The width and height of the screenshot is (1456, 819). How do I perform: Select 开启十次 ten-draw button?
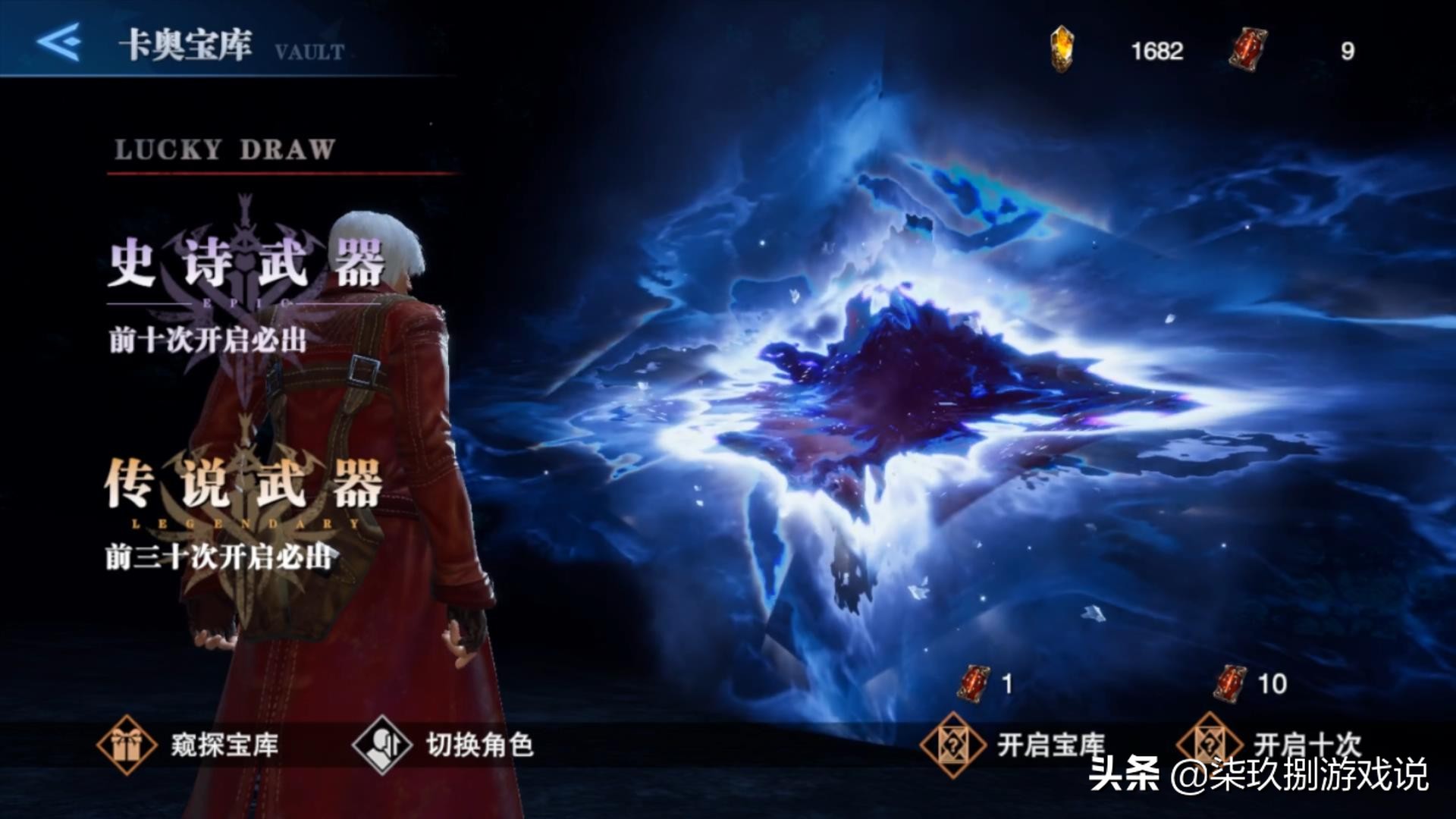tap(1269, 743)
